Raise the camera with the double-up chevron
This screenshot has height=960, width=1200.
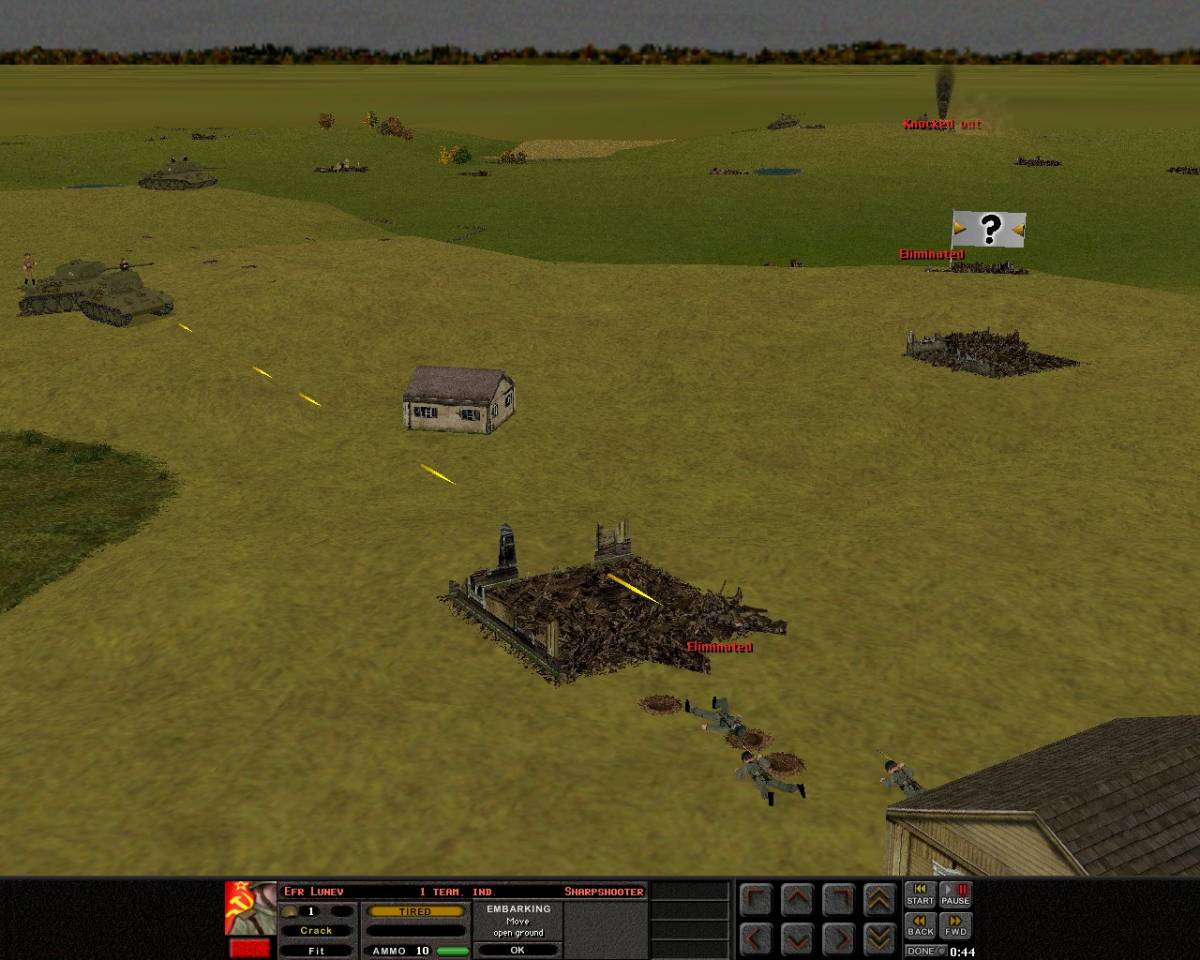coord(879,900)
